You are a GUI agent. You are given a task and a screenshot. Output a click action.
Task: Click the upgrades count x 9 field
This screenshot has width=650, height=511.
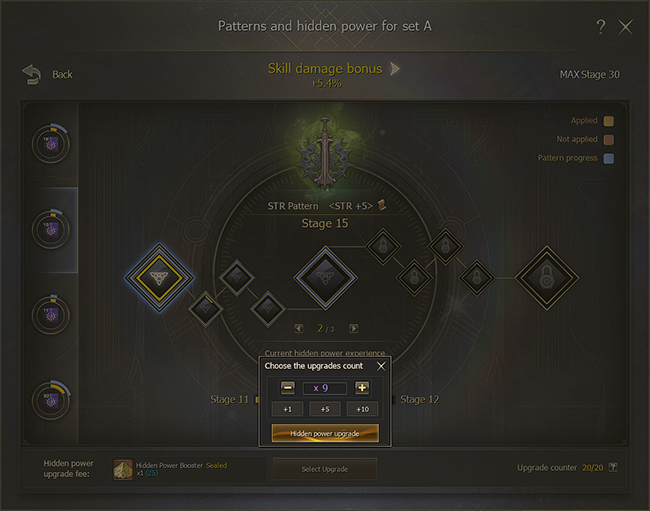[x=325, y=388]
